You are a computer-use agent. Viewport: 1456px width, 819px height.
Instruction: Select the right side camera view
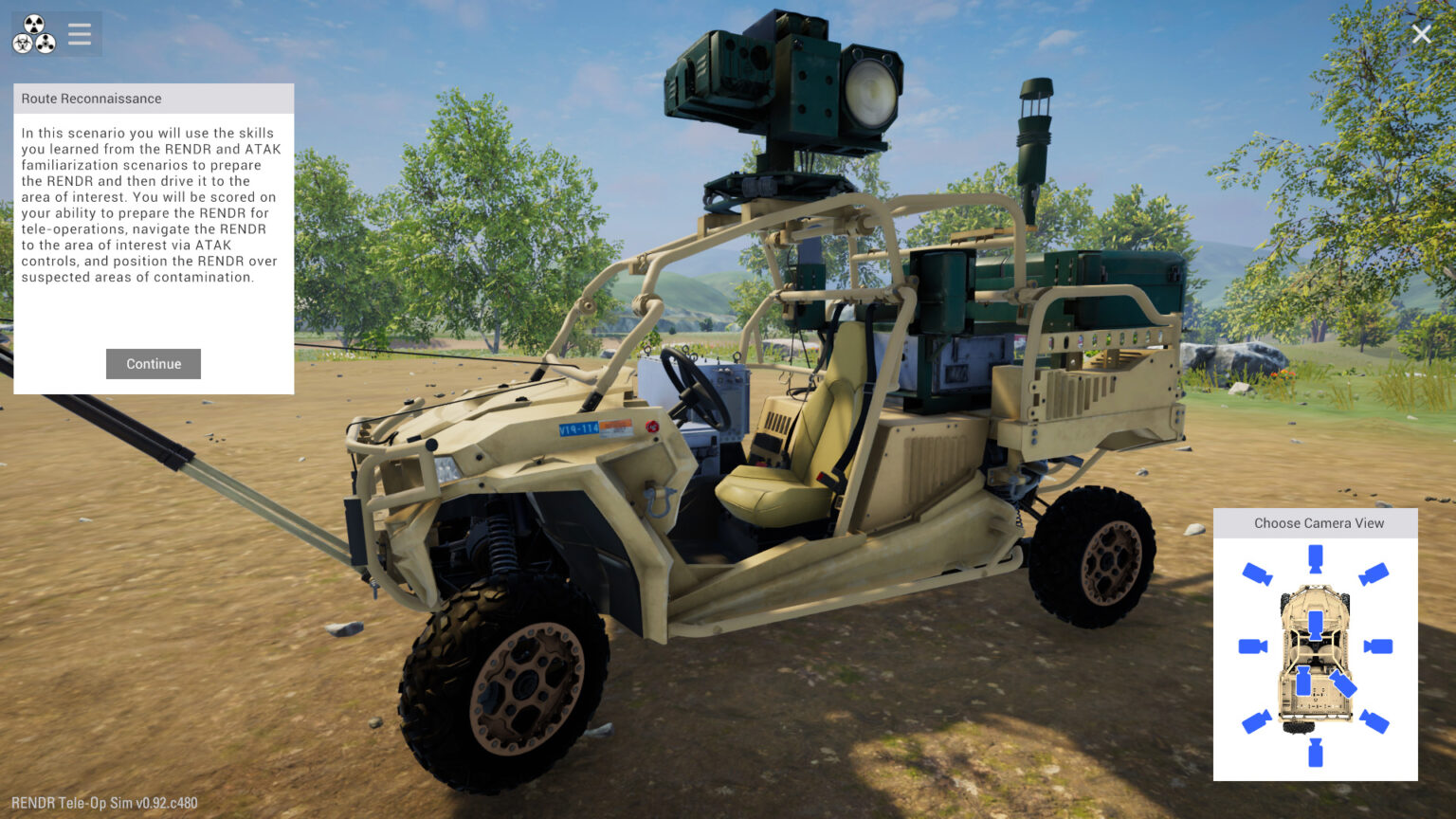click(1379, 646)
